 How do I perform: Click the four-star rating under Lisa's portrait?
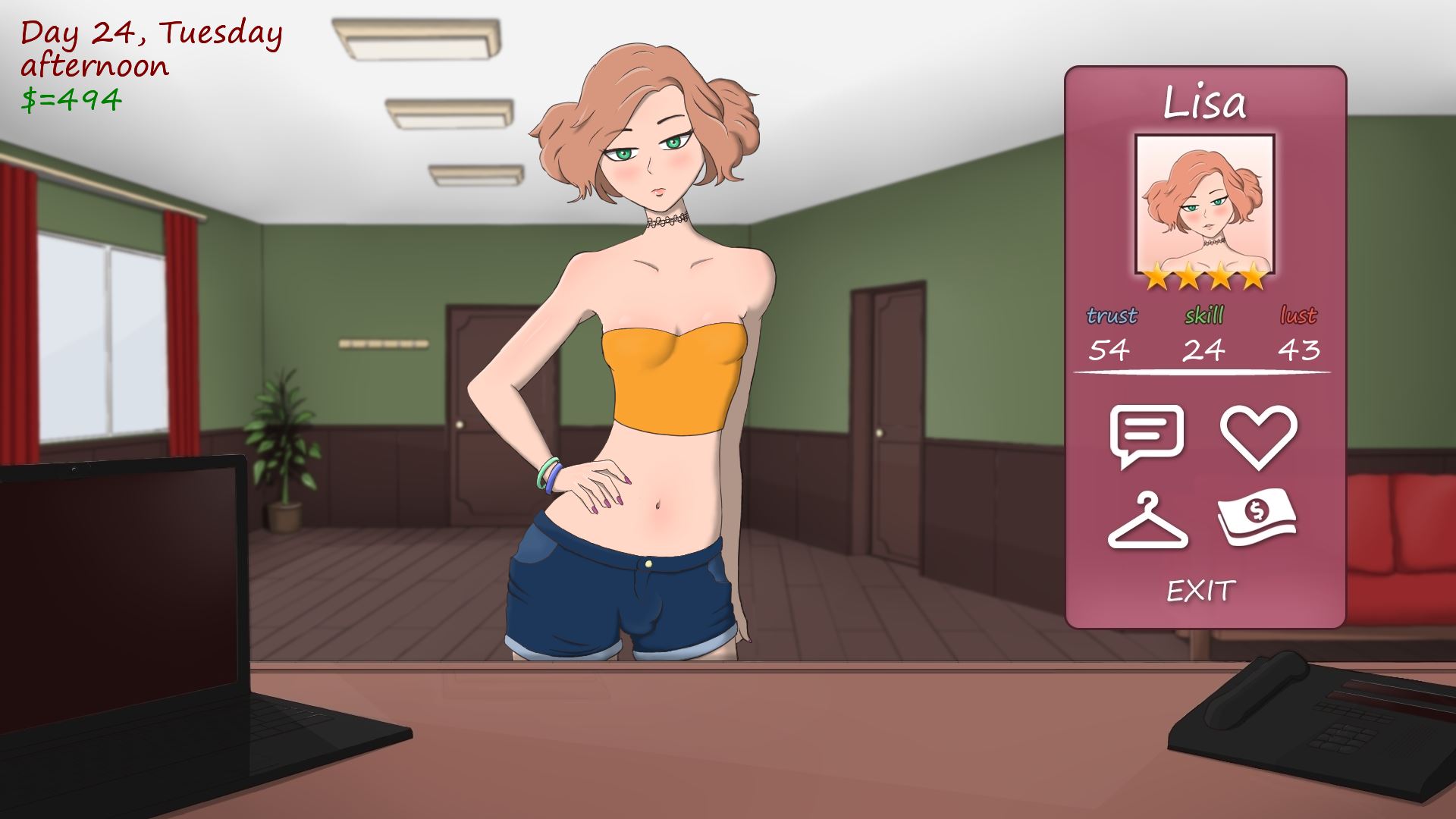point(1203,278)
